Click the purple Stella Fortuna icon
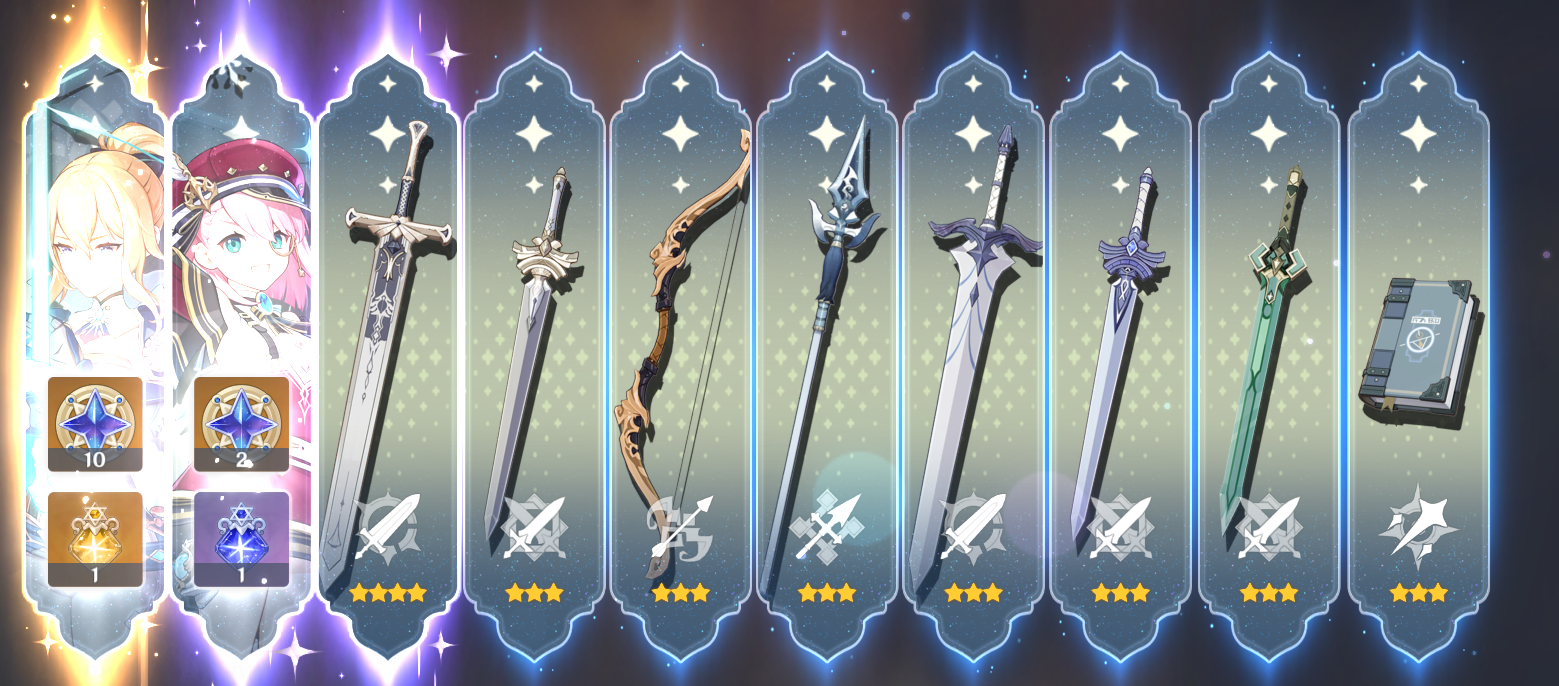The width and height of the screenshot is (1559, 686). pyautogui.click(x=241, y=537)
